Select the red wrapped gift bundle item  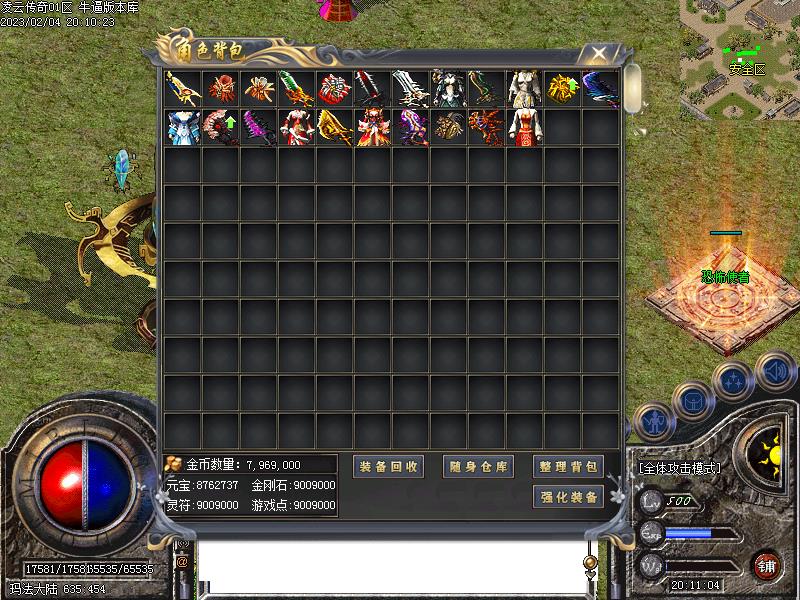click(335, 88)
